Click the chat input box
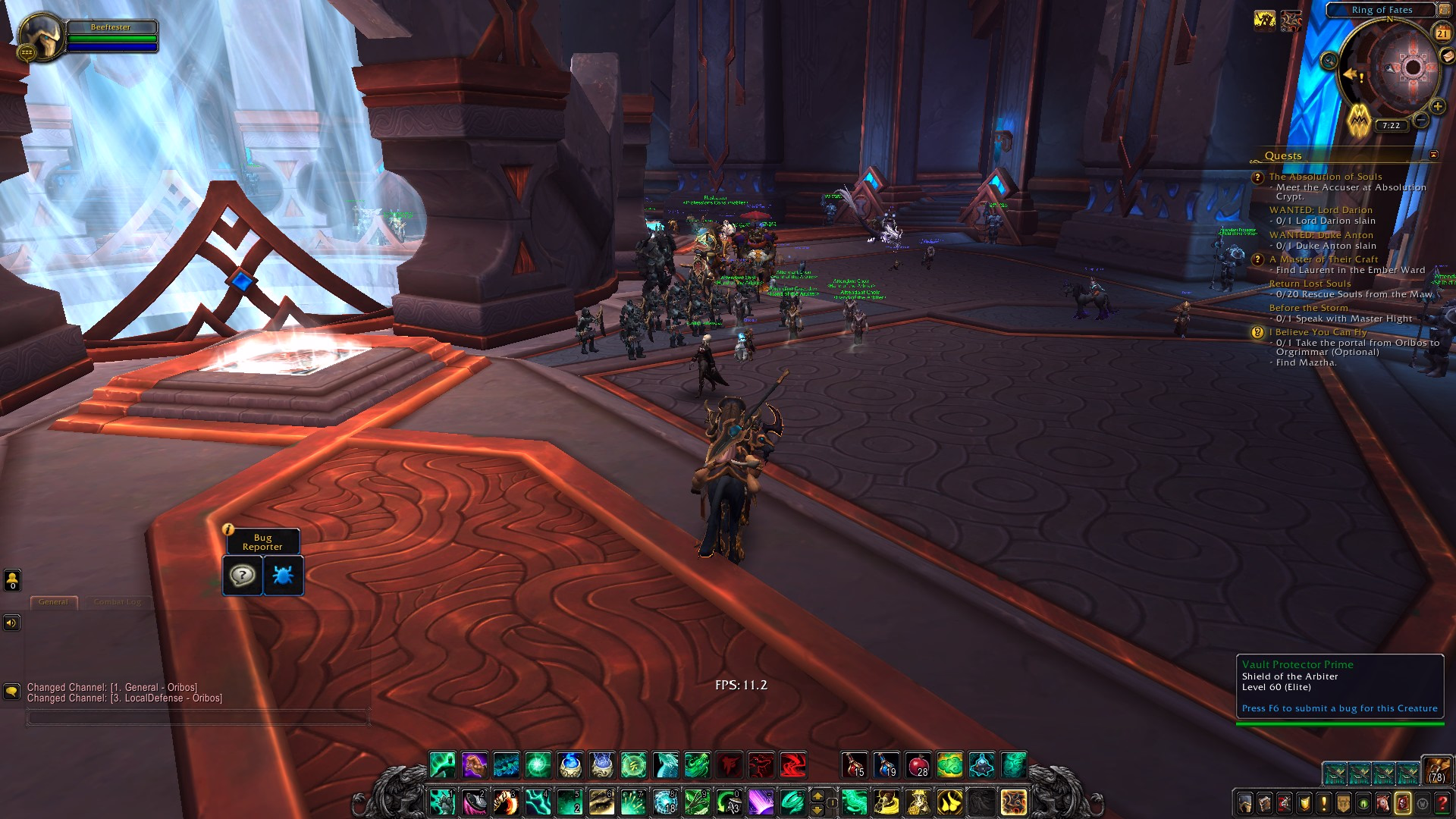This screenshot has width=1456, height=819. [x=197, y=717]
